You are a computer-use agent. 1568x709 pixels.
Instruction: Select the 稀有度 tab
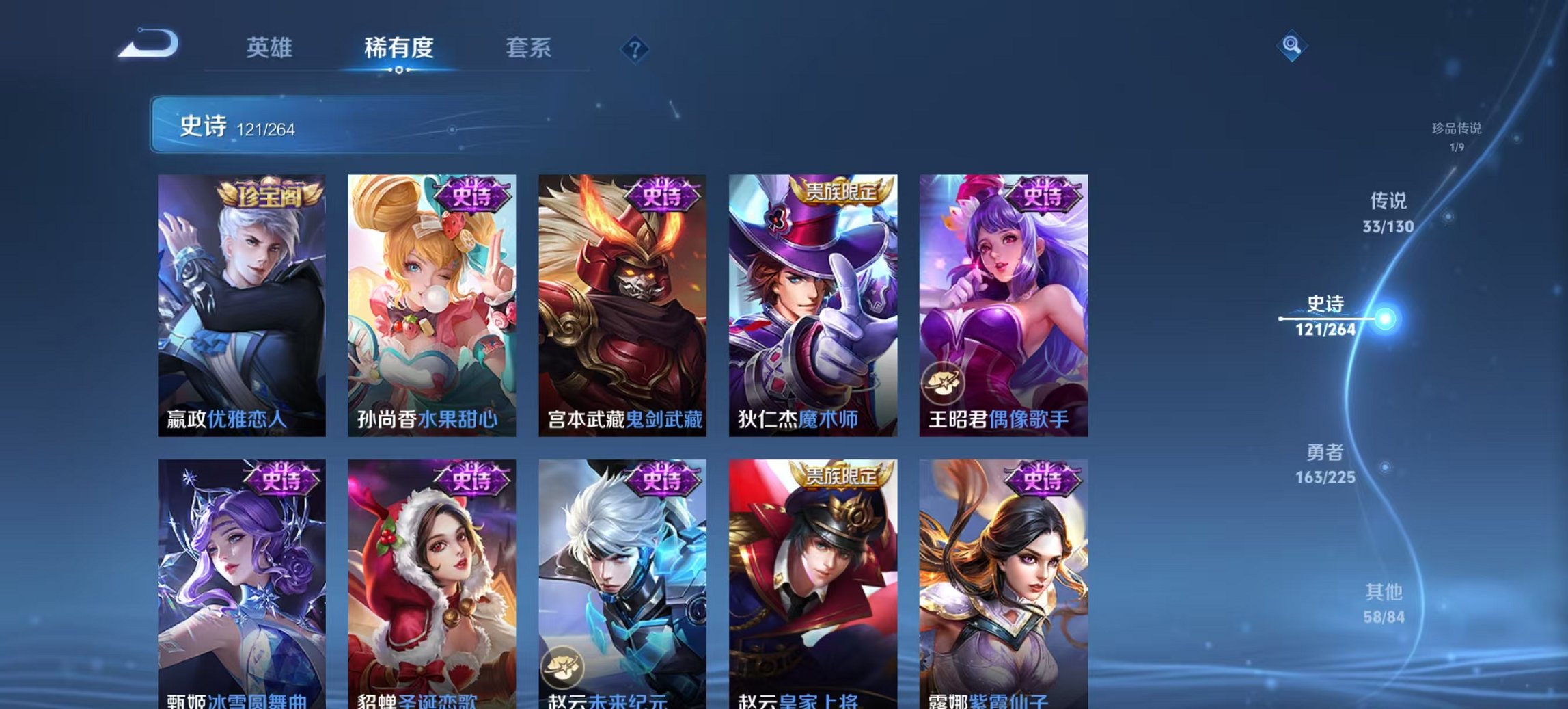[400, 48]
